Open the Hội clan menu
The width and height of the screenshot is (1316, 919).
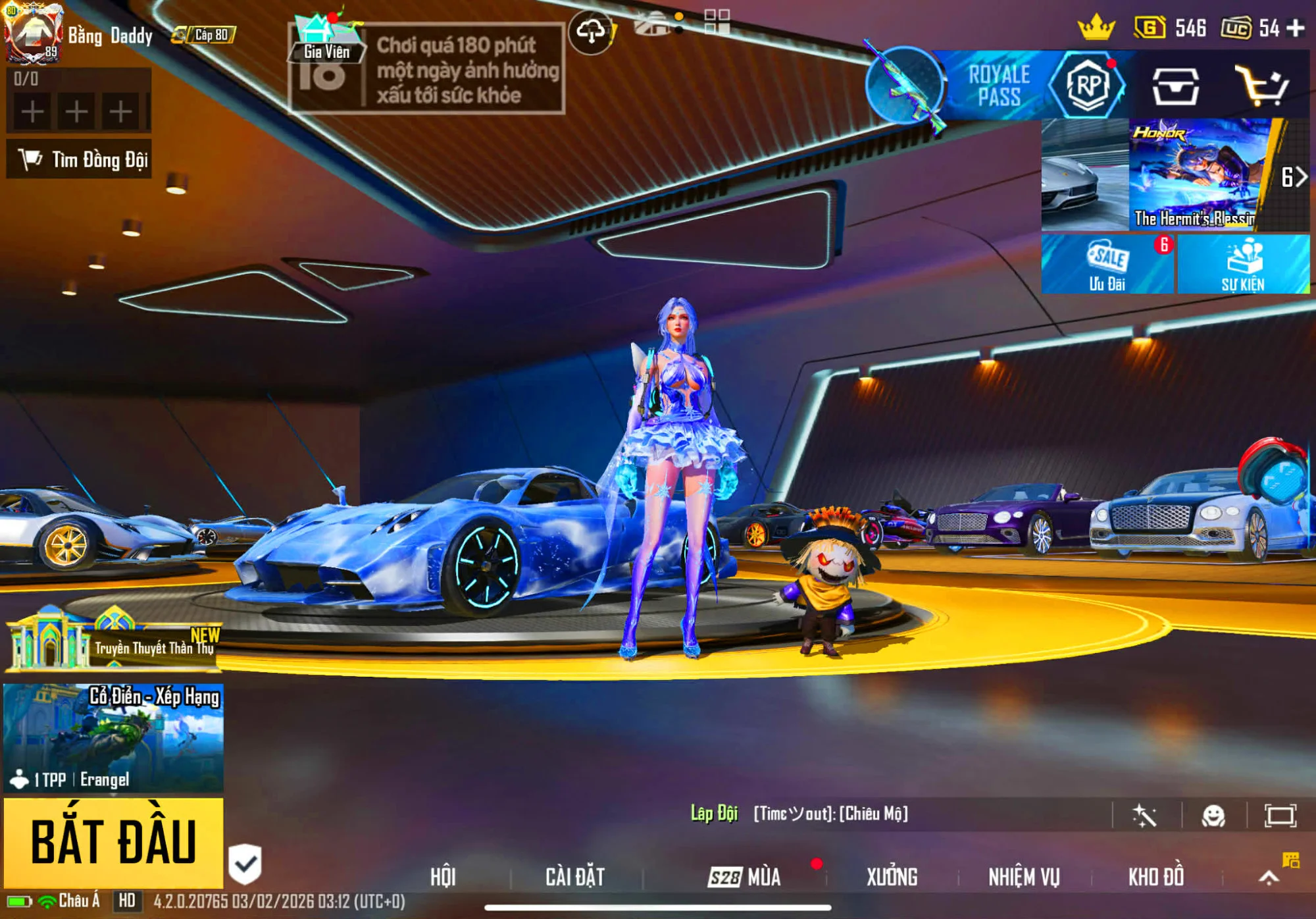(x=443, y=877)
